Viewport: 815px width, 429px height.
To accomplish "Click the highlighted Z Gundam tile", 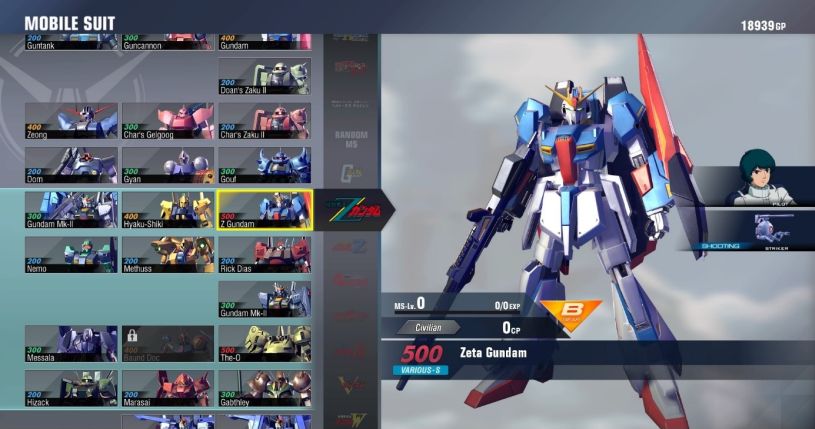I will pyautogui.click(x=264, y=210).
